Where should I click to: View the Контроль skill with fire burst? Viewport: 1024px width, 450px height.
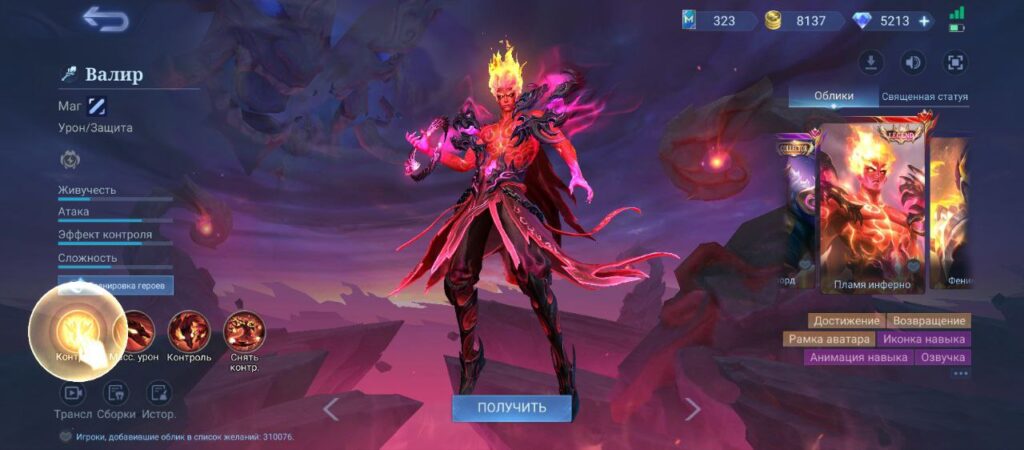click(189, 331)
